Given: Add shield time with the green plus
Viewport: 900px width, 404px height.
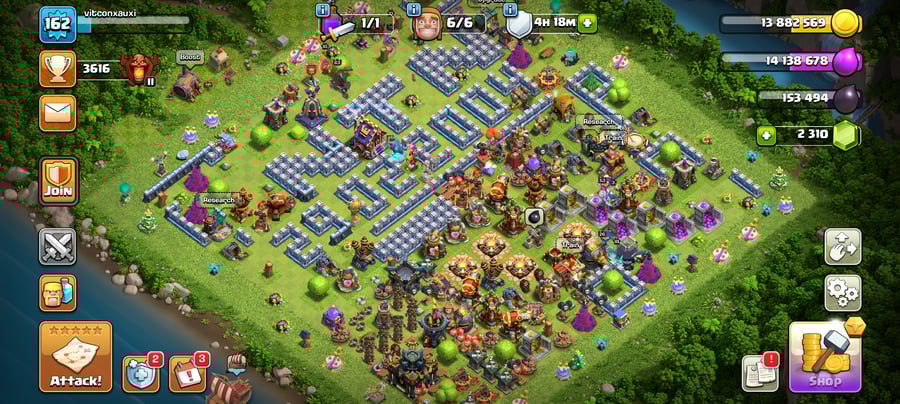Looking at the screenshot, I should coord(586,22).
